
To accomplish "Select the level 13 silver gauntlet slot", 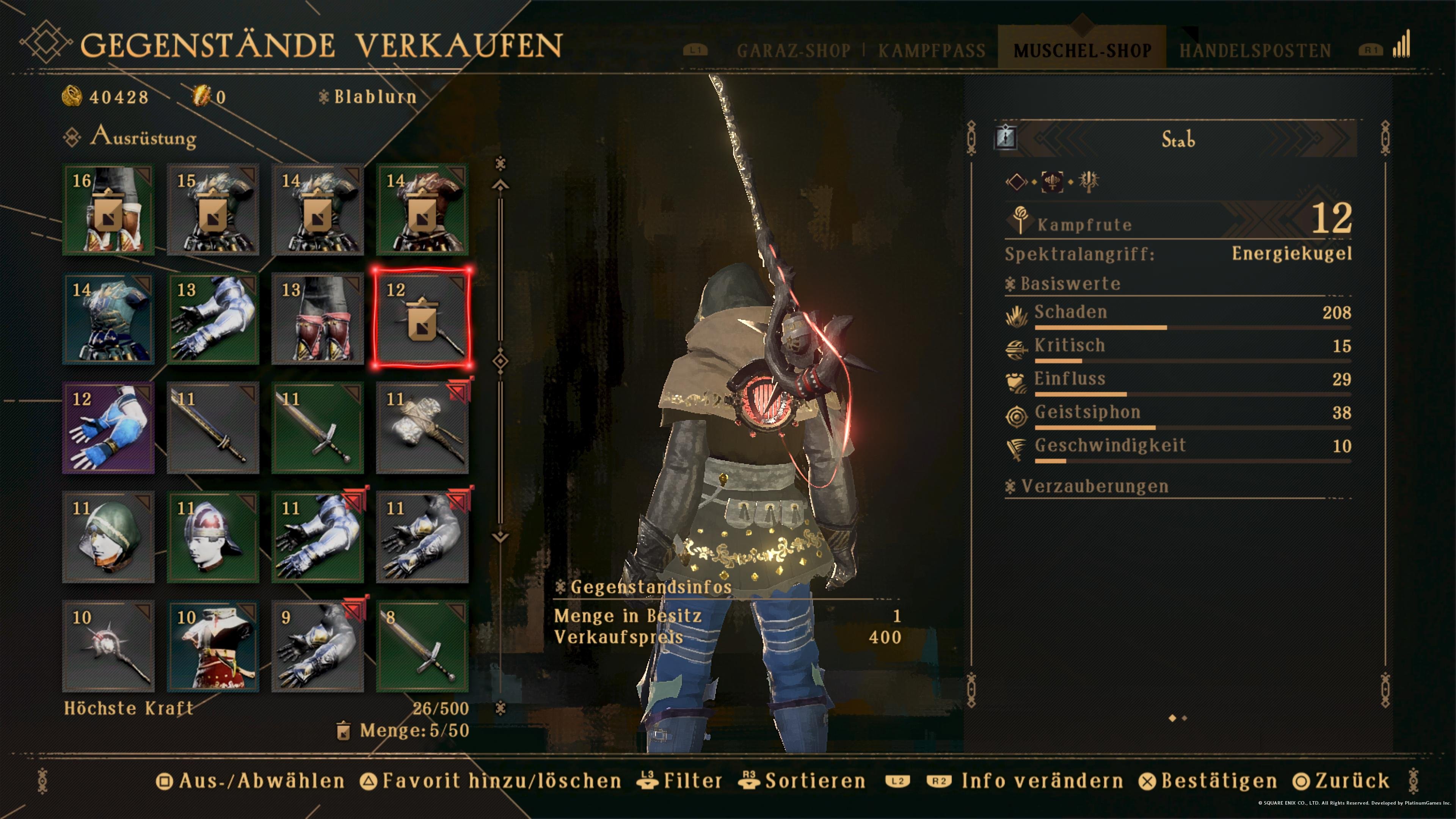I will tap(212, 319).
